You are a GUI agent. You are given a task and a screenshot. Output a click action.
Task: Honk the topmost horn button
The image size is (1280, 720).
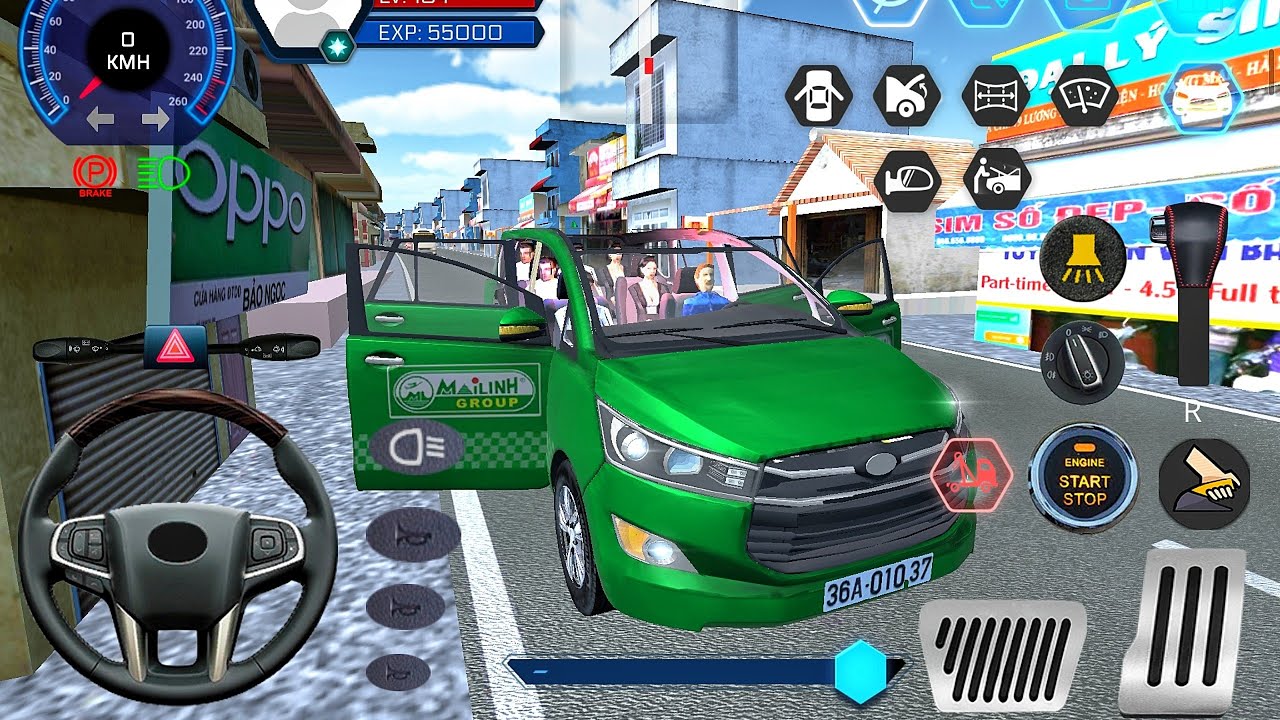412,536
